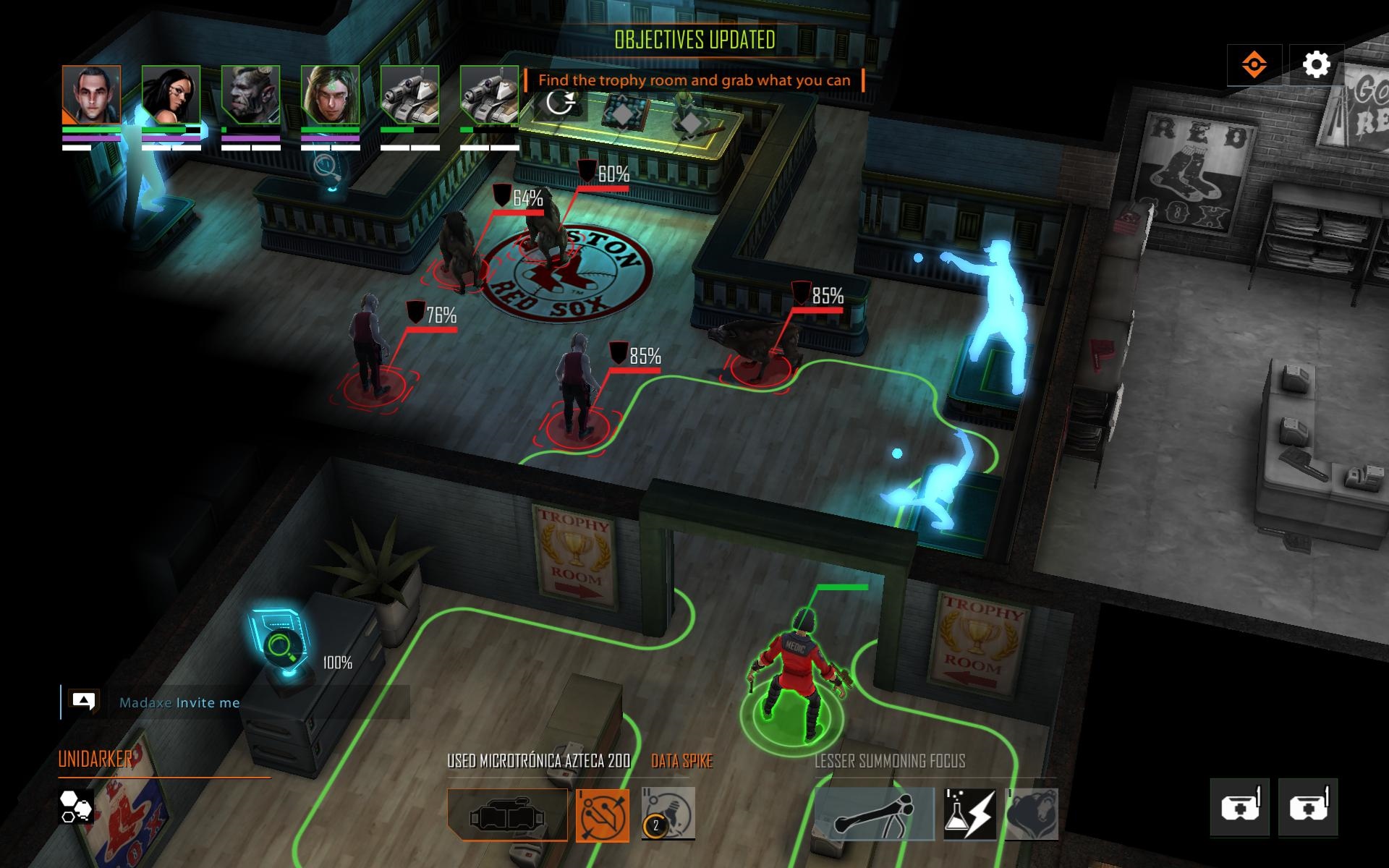Screen dimensions: 1389x868
Task: Open the settings gear menu
Action: (x=1317, y=64)
